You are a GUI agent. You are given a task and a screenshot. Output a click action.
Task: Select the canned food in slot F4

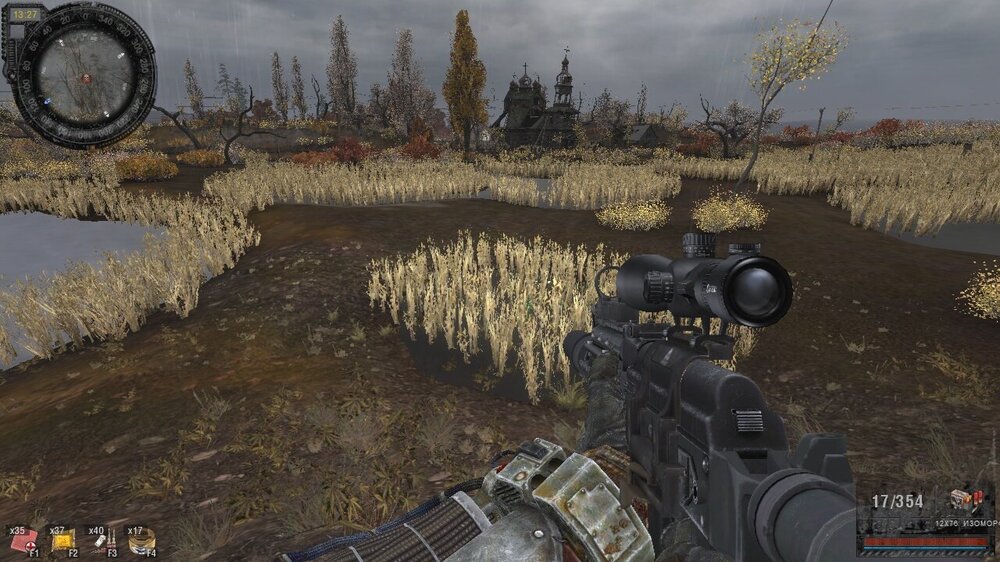point(142,541)
